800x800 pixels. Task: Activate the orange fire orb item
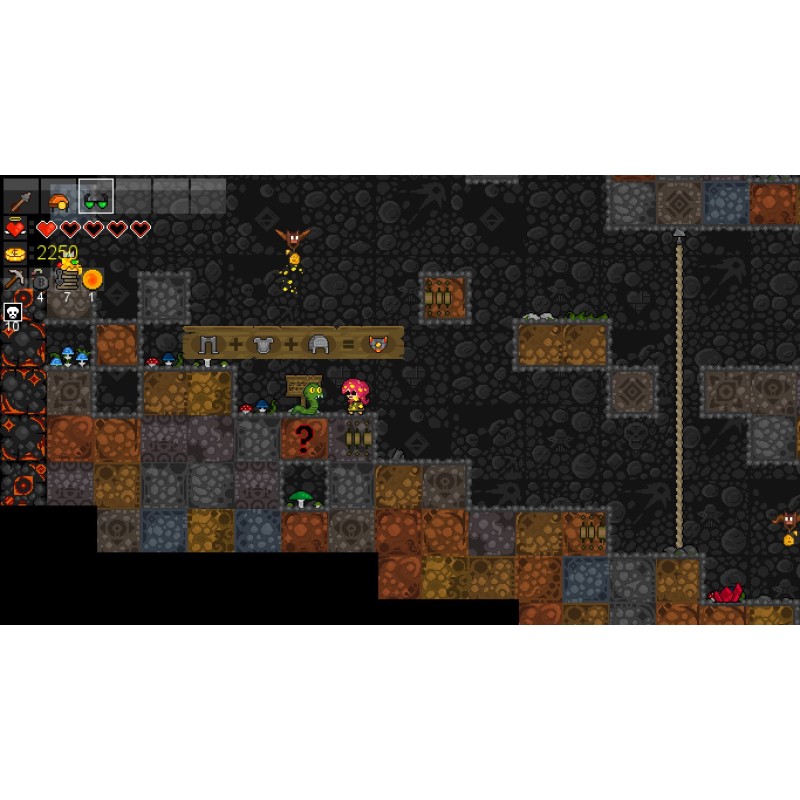pyautogui.click(x=92, y=279)
